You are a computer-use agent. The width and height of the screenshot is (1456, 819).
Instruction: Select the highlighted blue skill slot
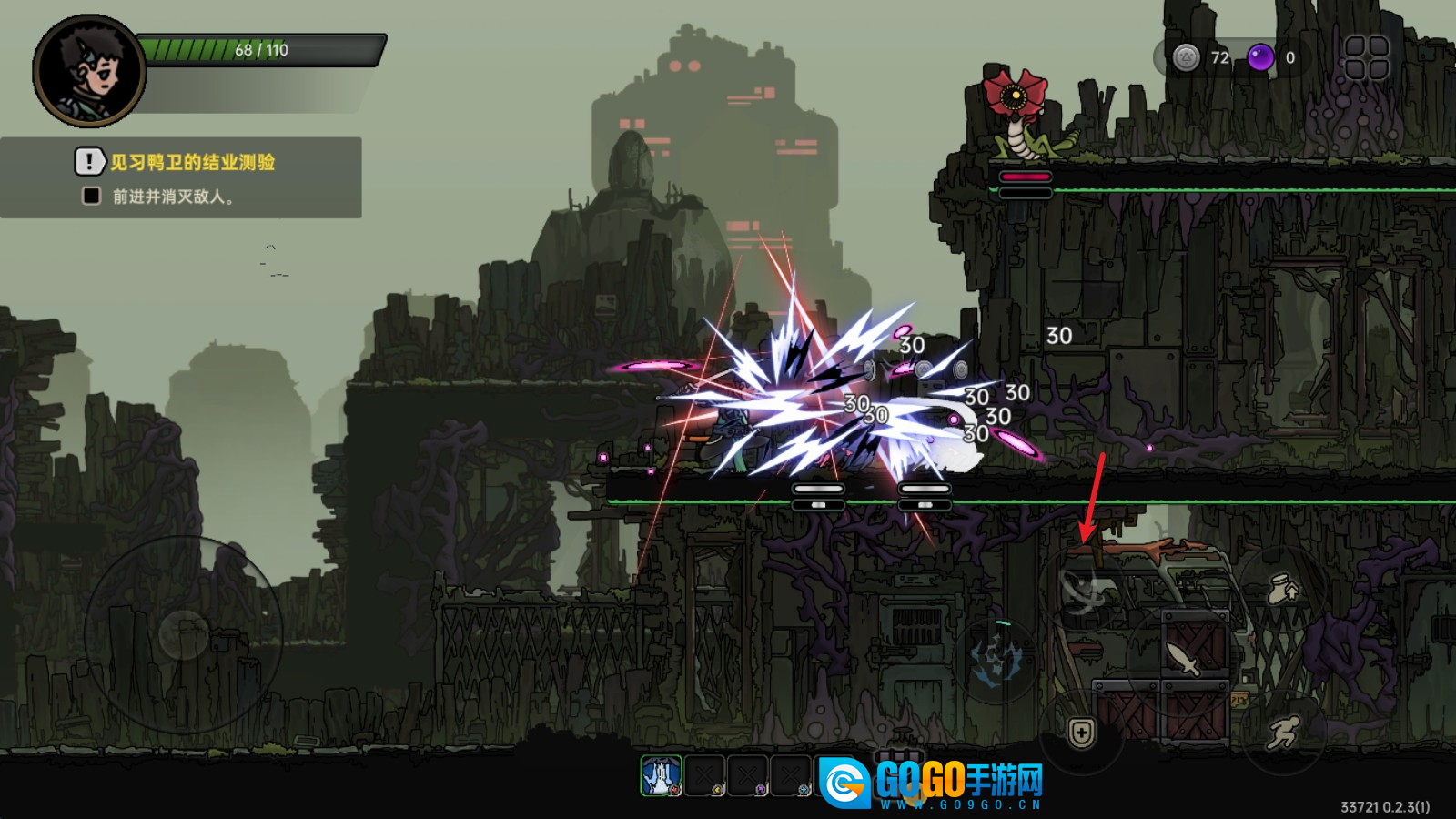tap(661, 776)
